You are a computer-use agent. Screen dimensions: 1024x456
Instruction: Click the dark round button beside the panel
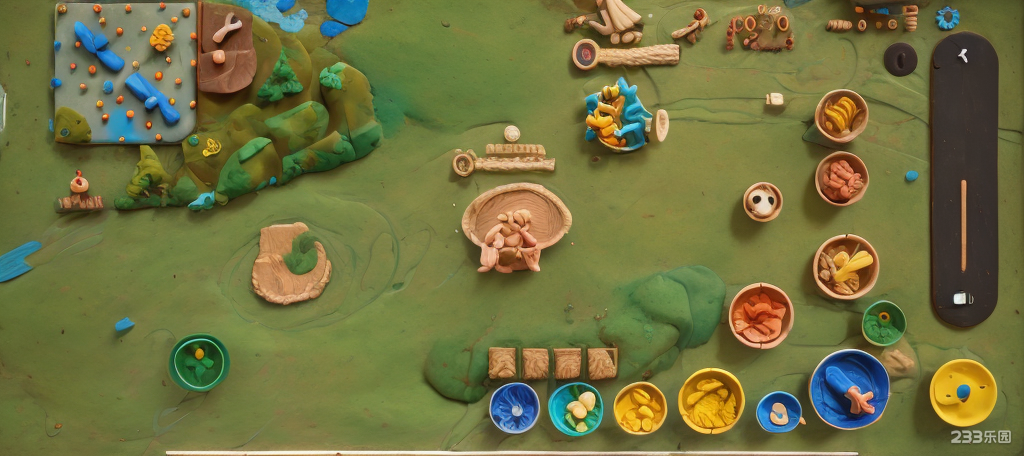tap(900, 59)
